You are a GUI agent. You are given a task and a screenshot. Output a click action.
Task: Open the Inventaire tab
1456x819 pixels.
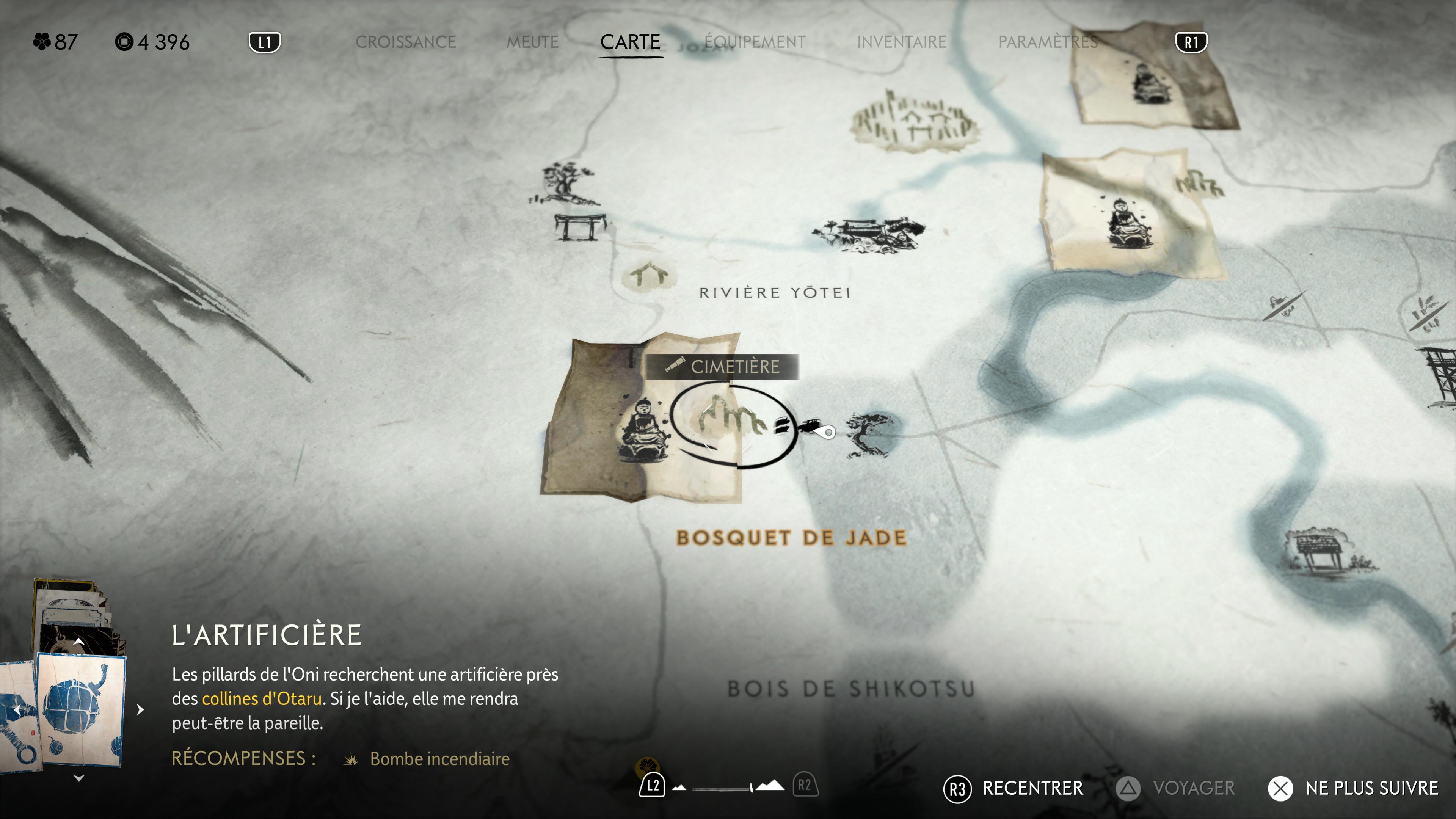coord(901,42)
